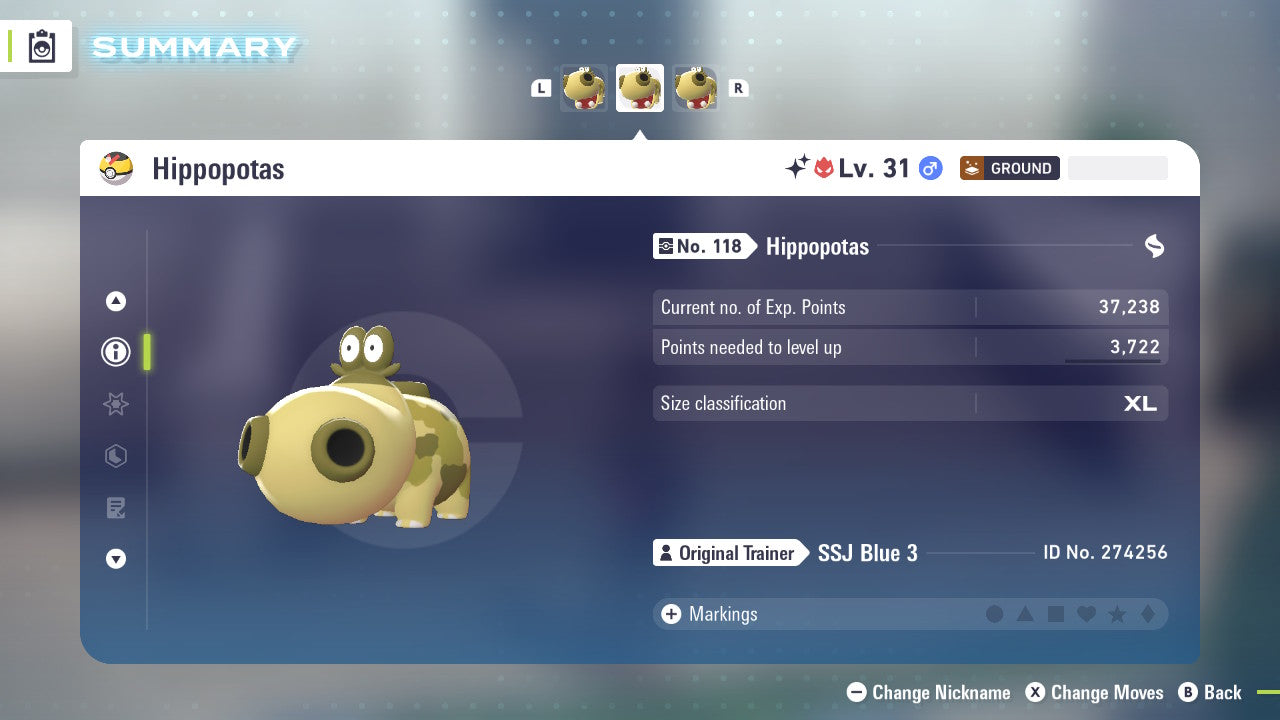Click the GROUND type badge
This screenshot has height=720, width=1280.
1009,168
